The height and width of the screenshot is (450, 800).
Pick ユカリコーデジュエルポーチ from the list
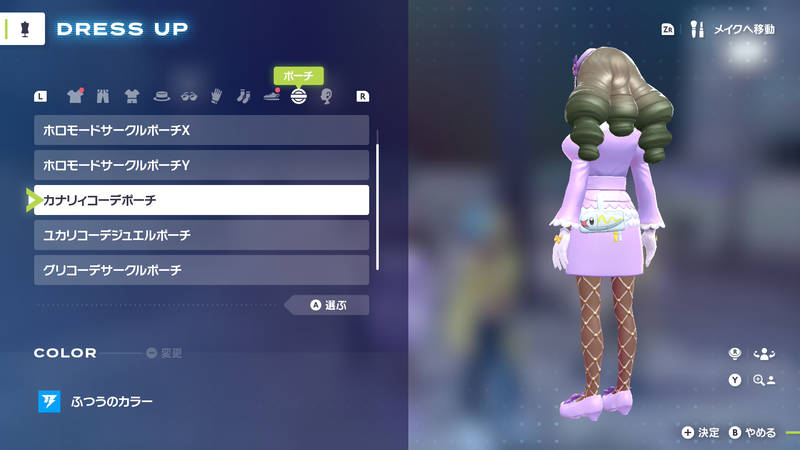[x=201, y=235]
